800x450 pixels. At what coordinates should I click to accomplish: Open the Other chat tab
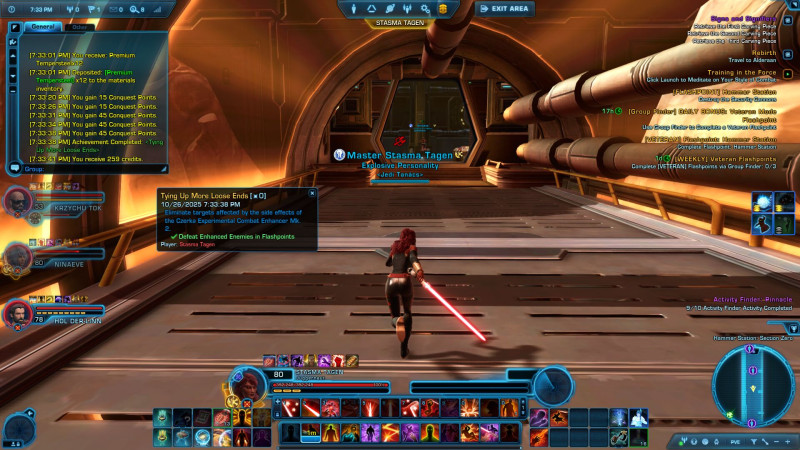[x=79, y=27]
